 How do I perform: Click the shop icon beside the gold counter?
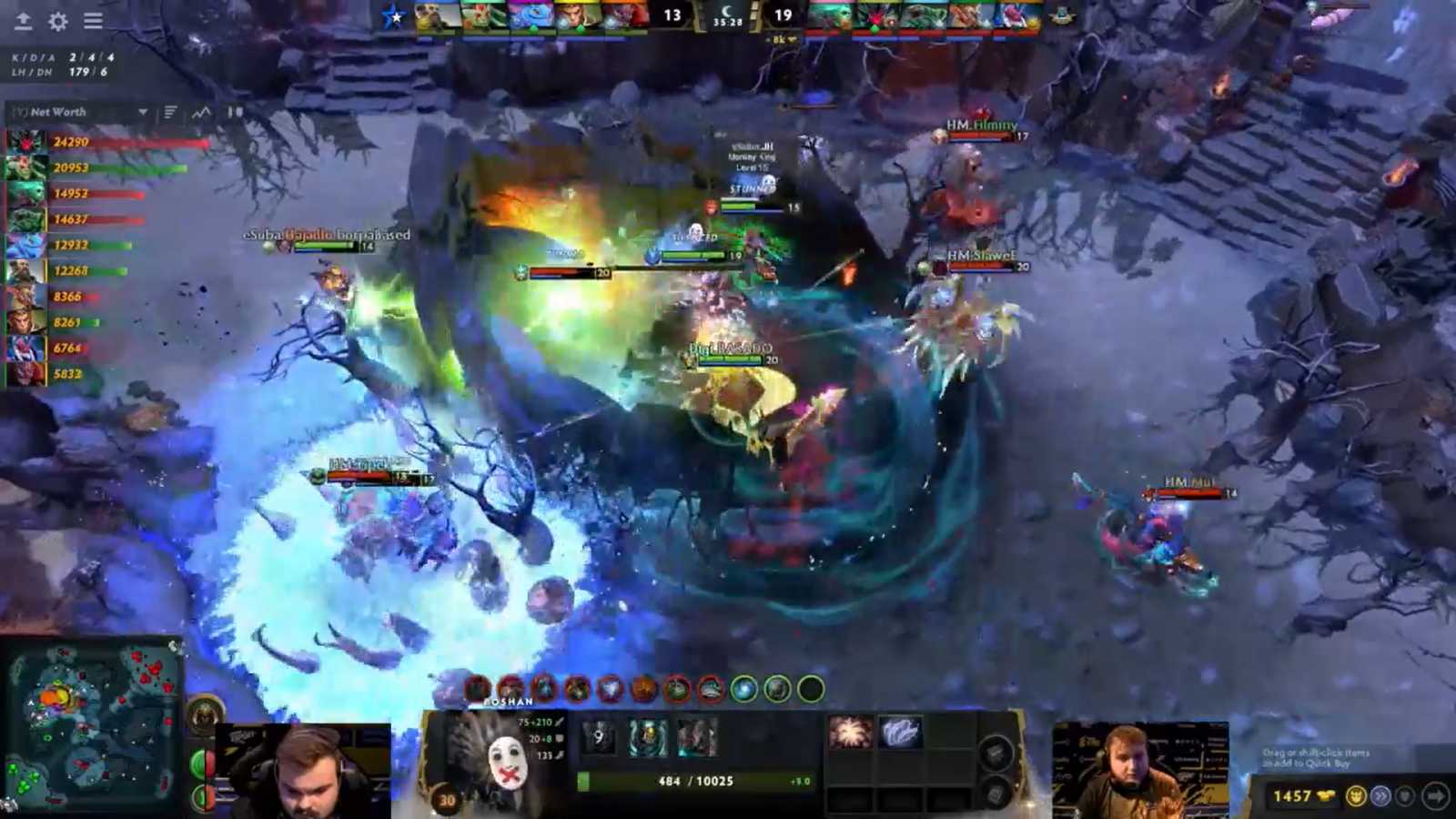point(1357,796)
